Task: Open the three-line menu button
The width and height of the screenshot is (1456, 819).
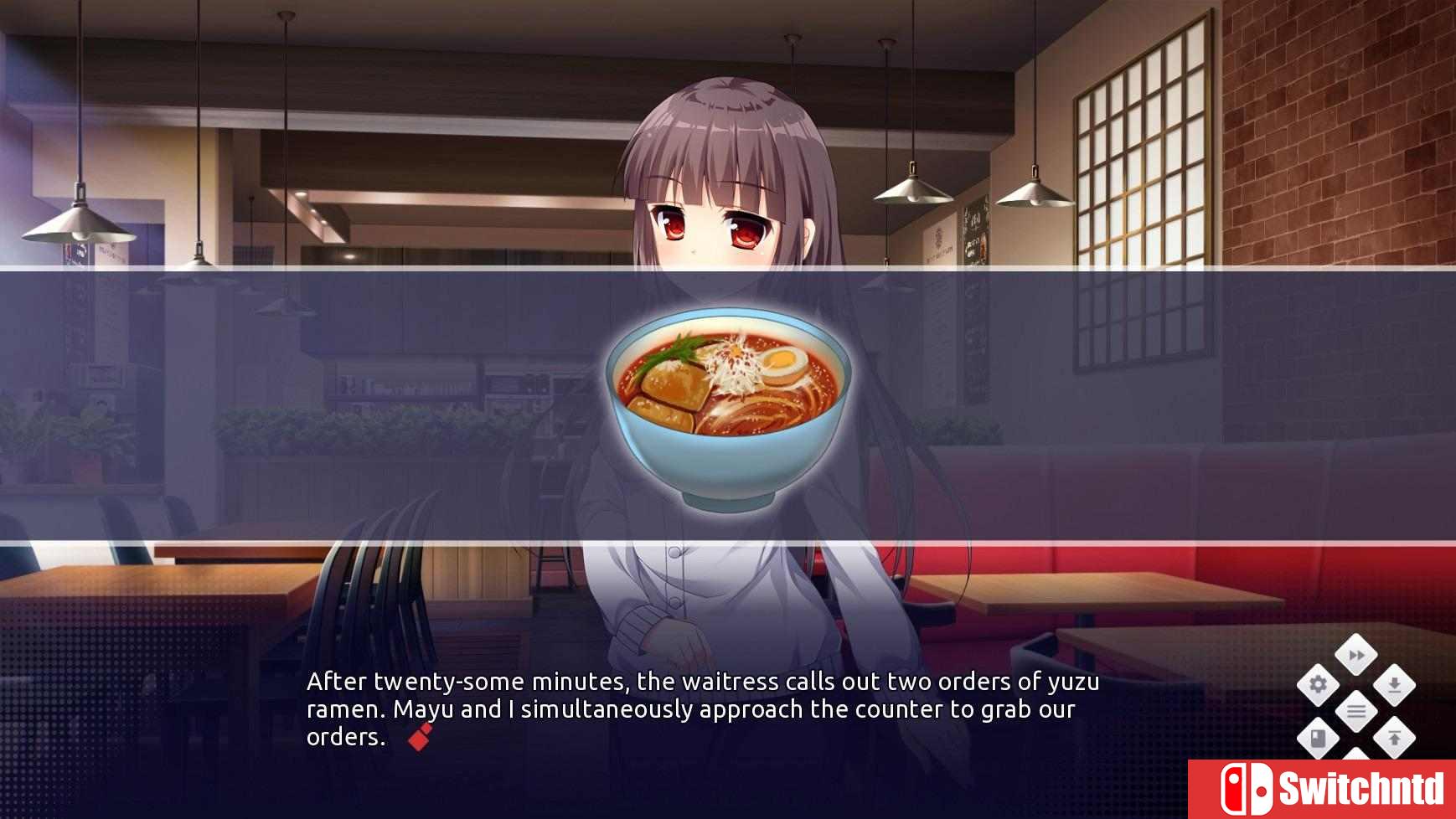Action: (1356, 712)
